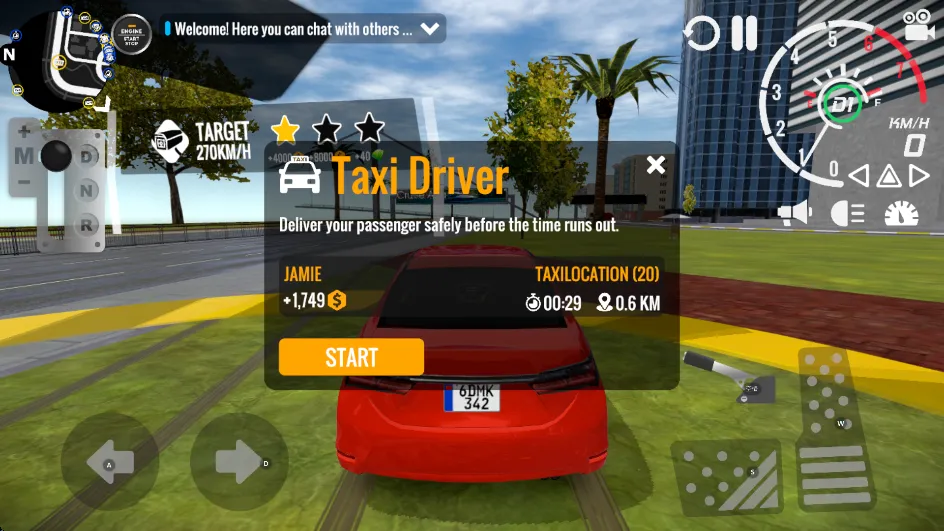Activate the left turn signal

pos(858,177)
